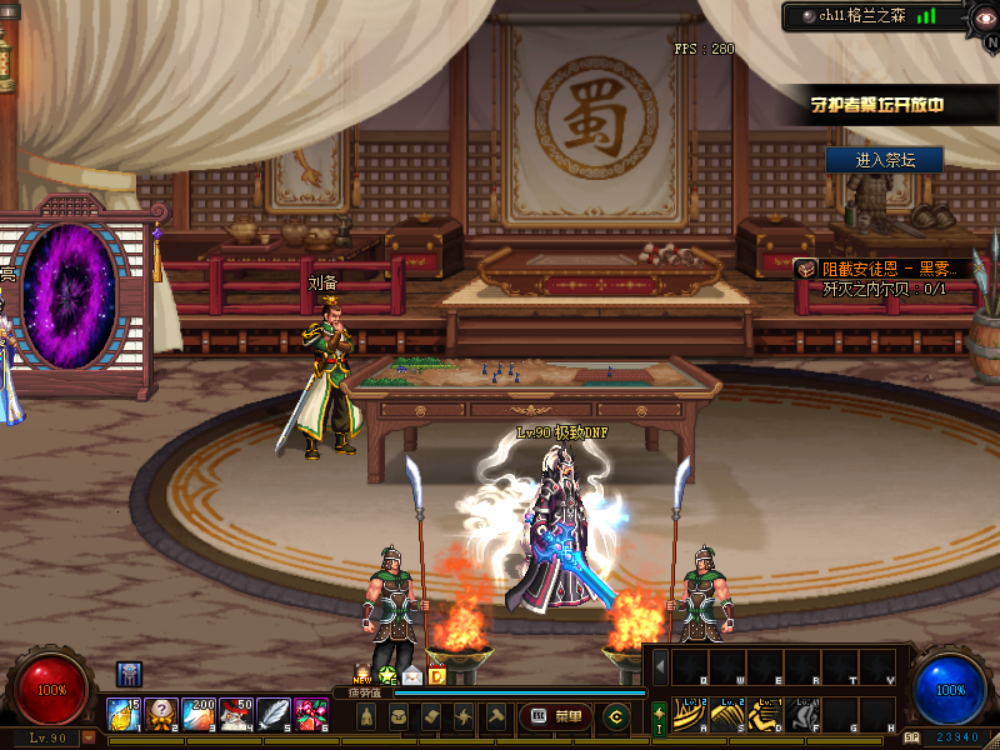The image size is (1000, 750).
Task: Open the mail envelope notification icon
Action: point(412,675)
